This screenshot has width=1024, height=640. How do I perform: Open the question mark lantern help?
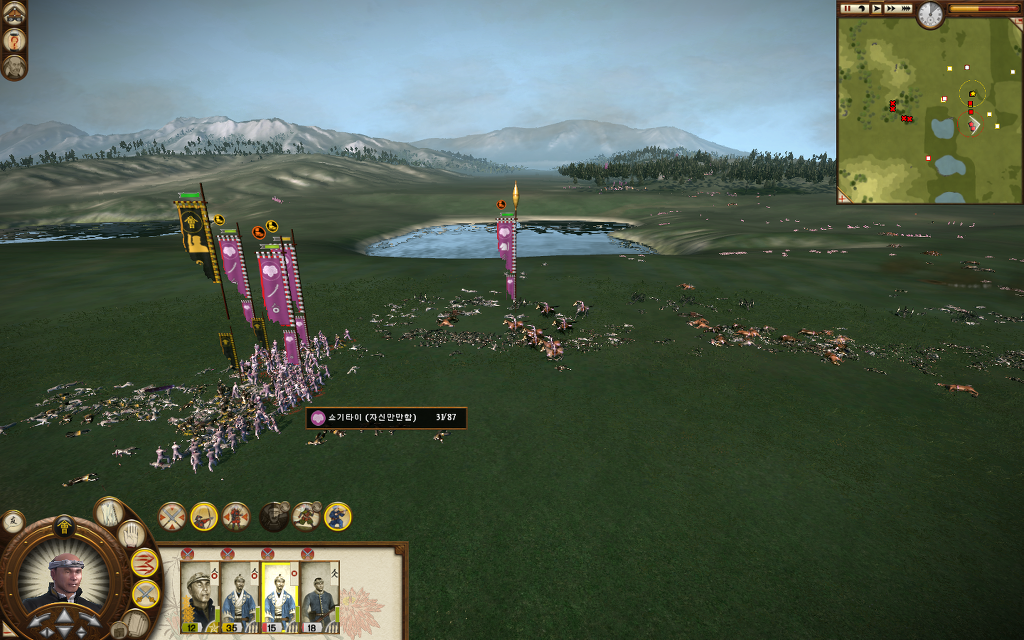14,40
